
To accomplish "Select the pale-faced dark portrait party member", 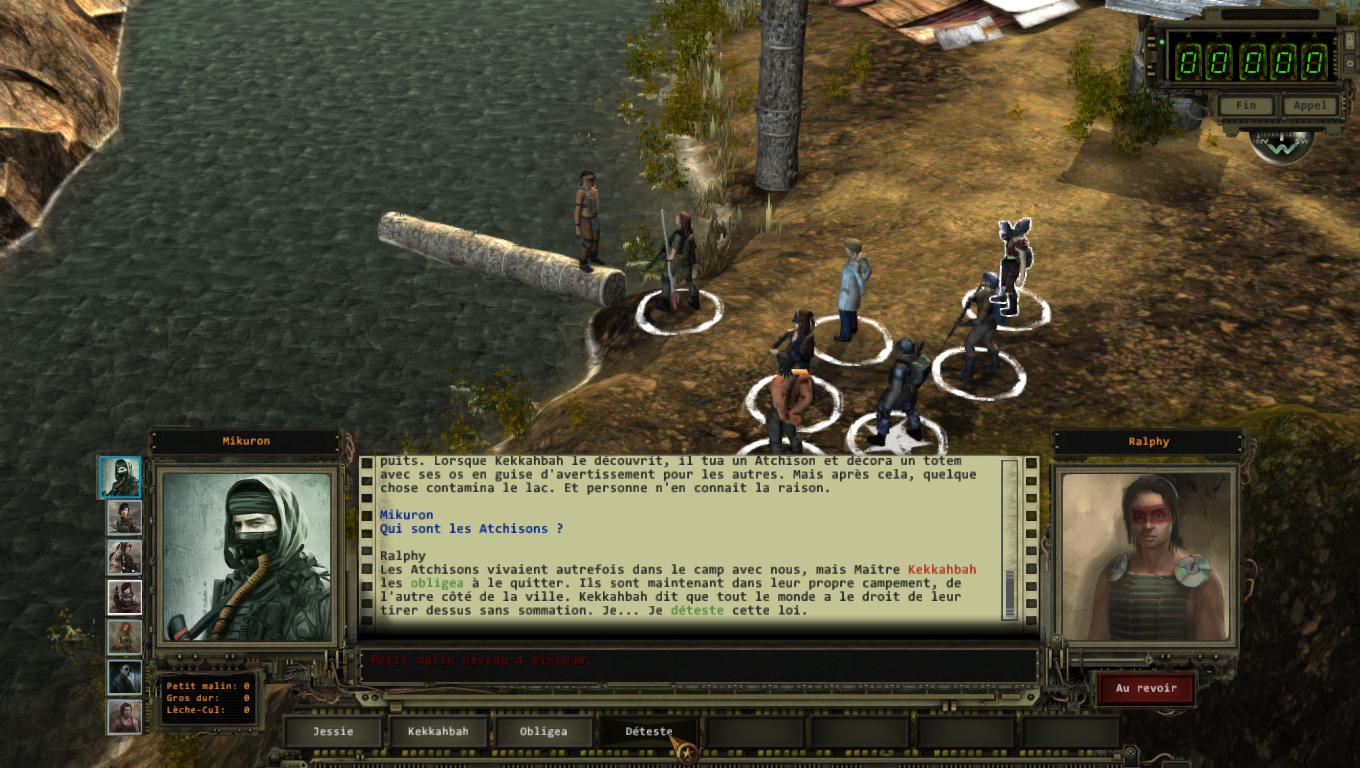I will [x=124, y=677].
